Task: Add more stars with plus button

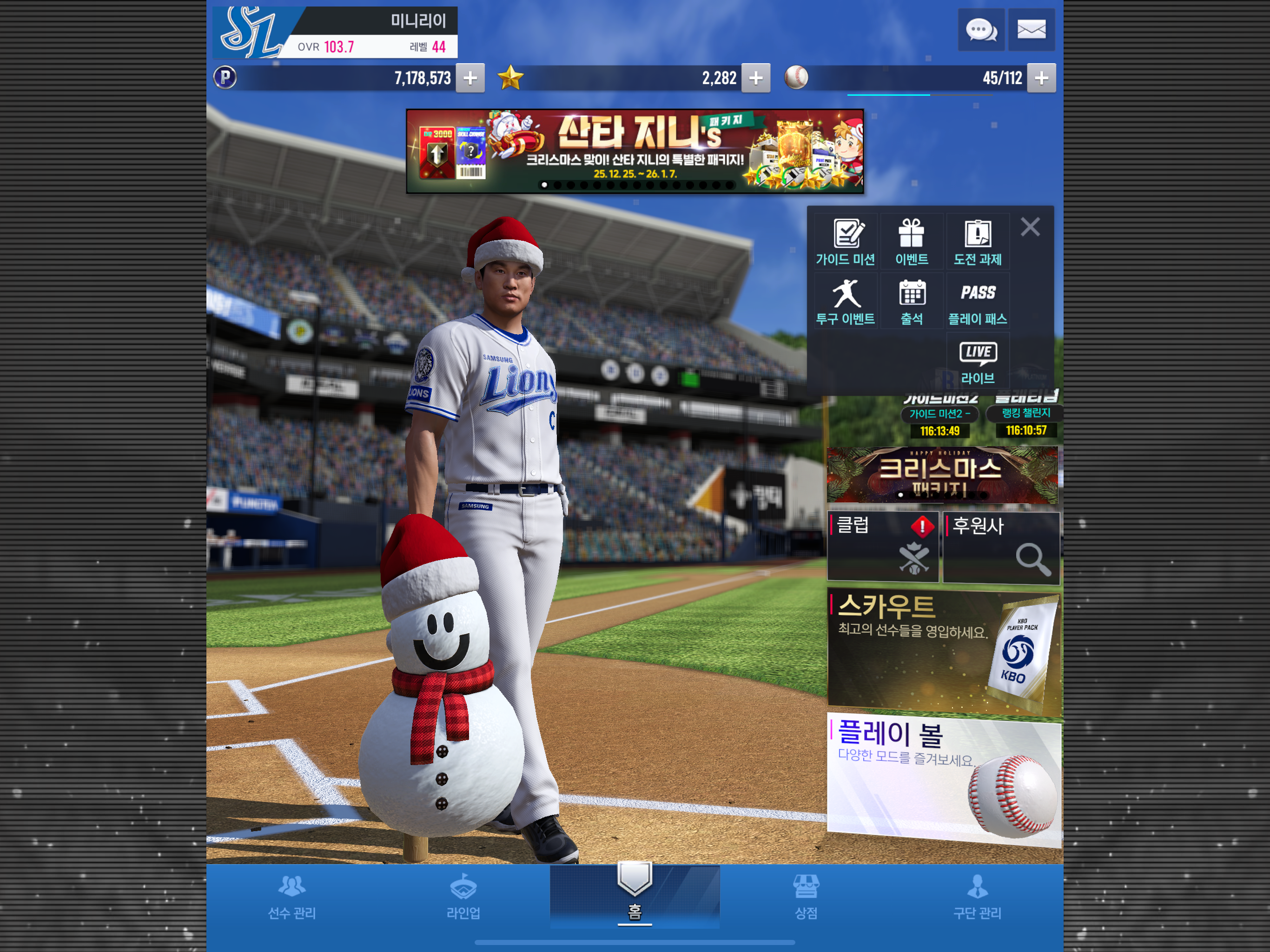Action: pyautogui.click(x=755, y=78)
